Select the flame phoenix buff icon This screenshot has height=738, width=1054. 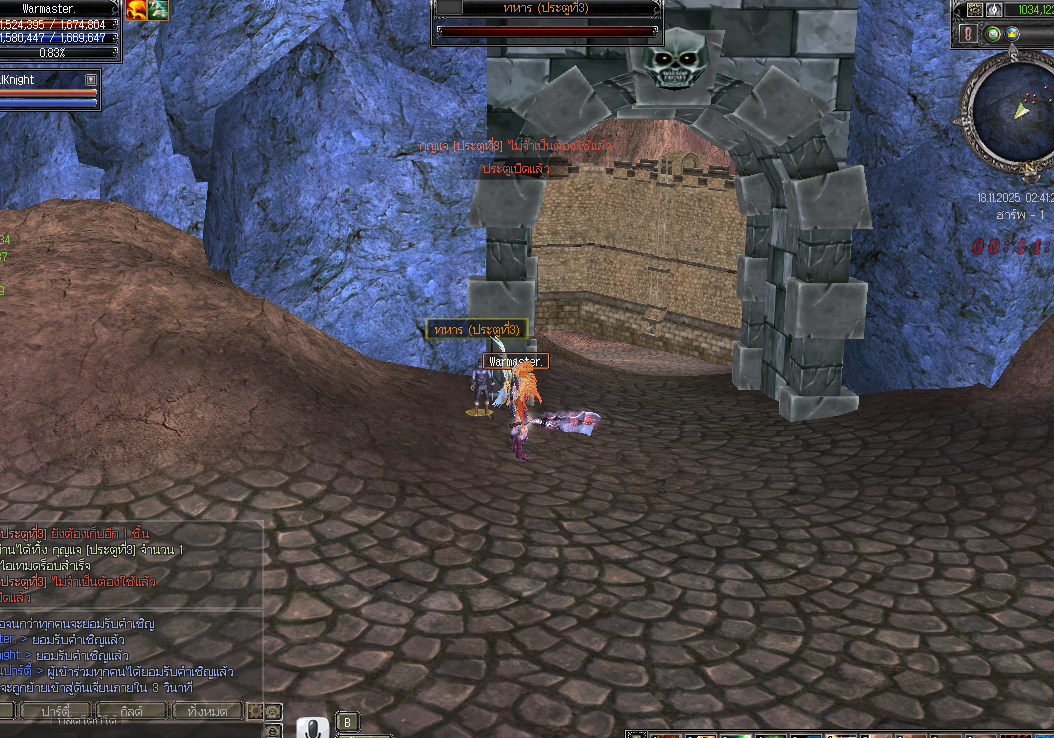(x=137, y=9)
